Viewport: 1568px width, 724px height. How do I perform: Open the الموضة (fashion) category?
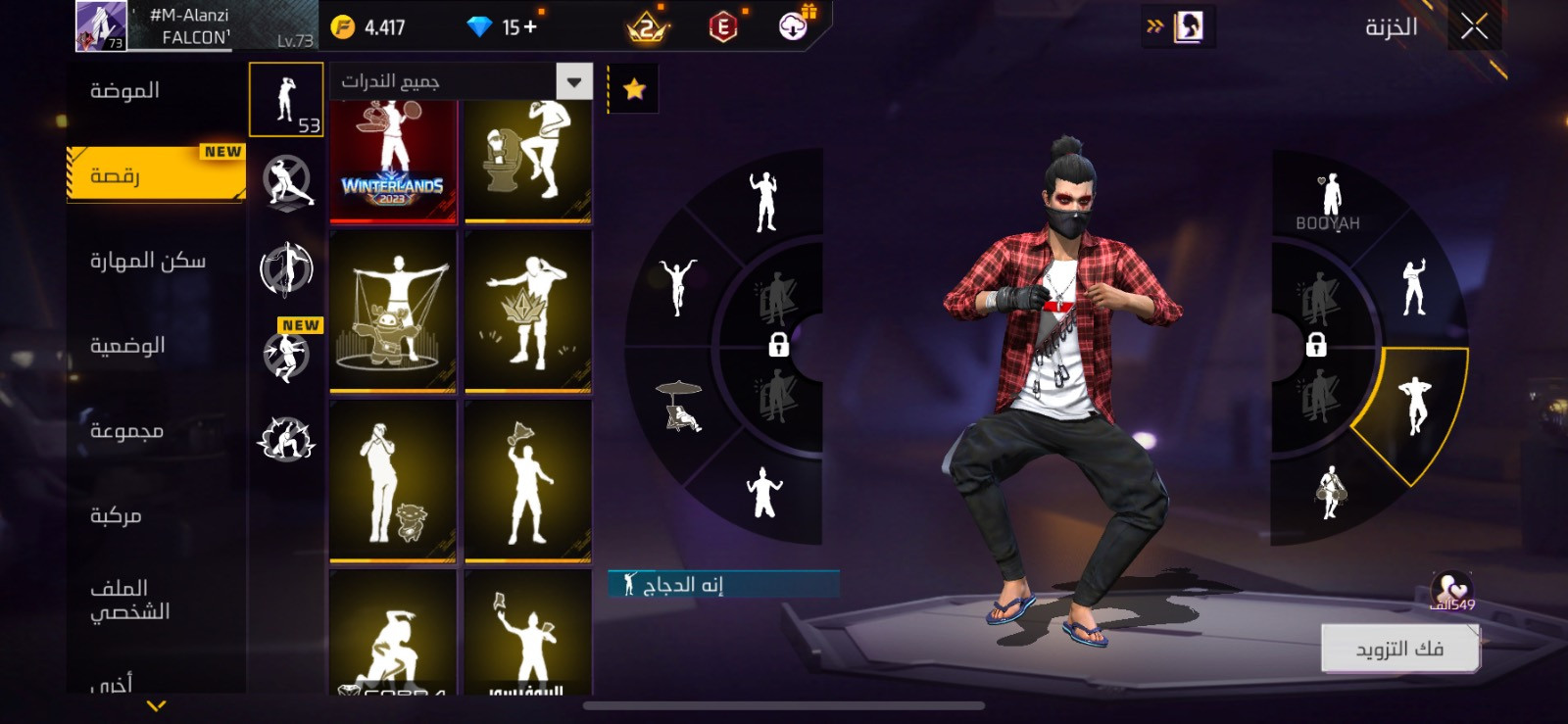click(125, 91)
